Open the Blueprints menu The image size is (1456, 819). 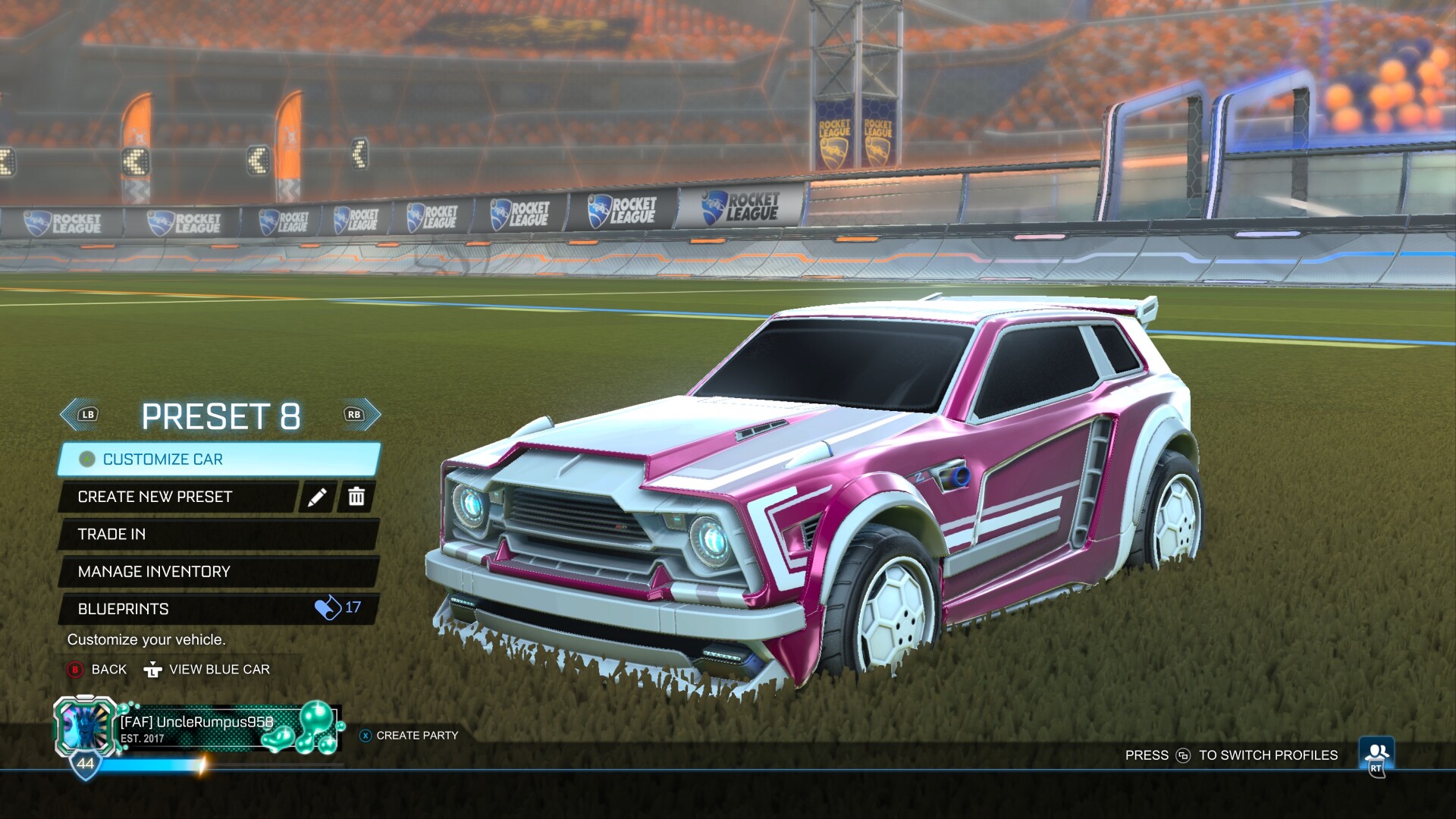pyautogui.click(x=218, y=609)
